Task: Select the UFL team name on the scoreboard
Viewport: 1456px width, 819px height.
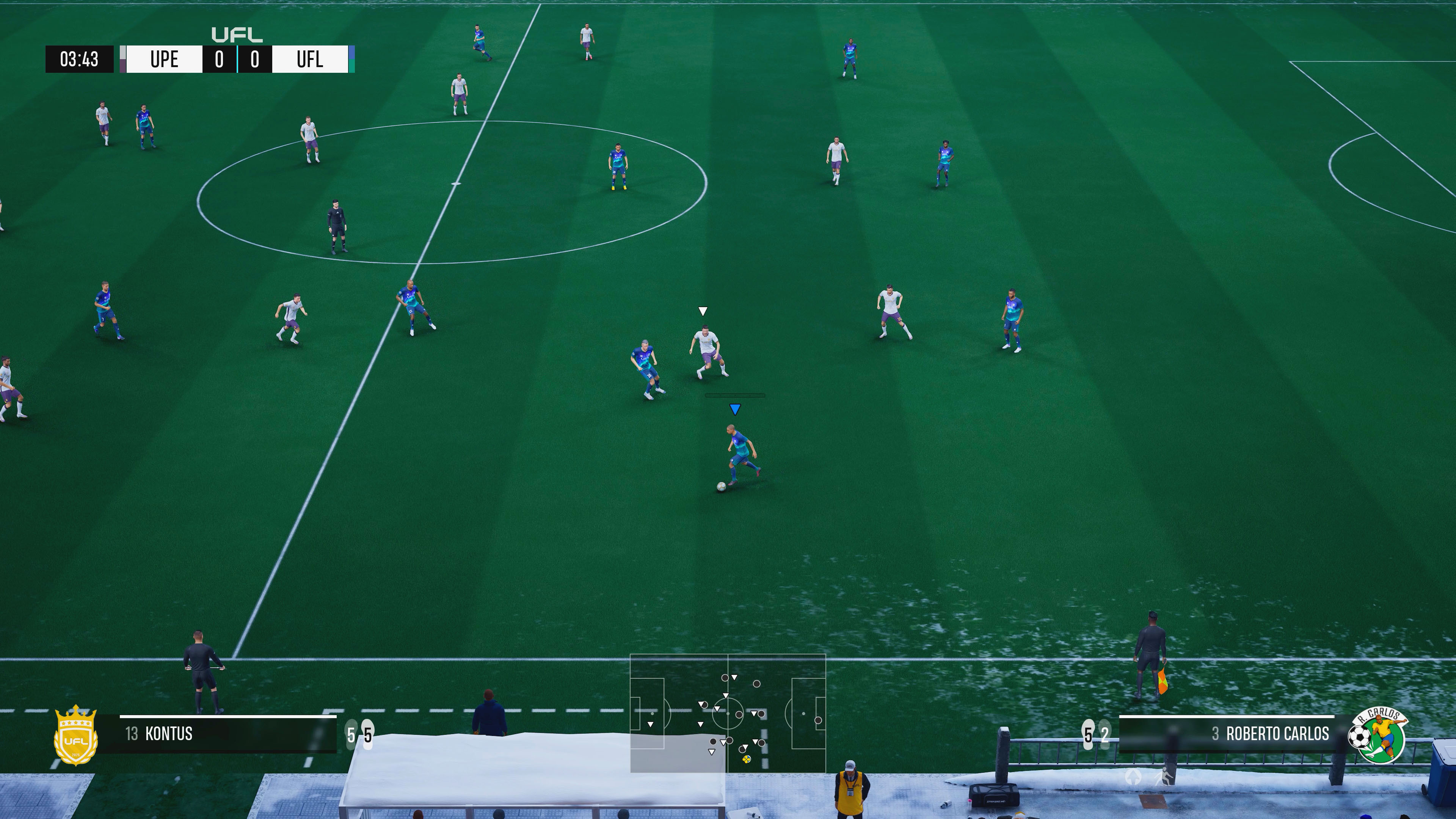Action: pyautogui.click(x=310, y=59)
